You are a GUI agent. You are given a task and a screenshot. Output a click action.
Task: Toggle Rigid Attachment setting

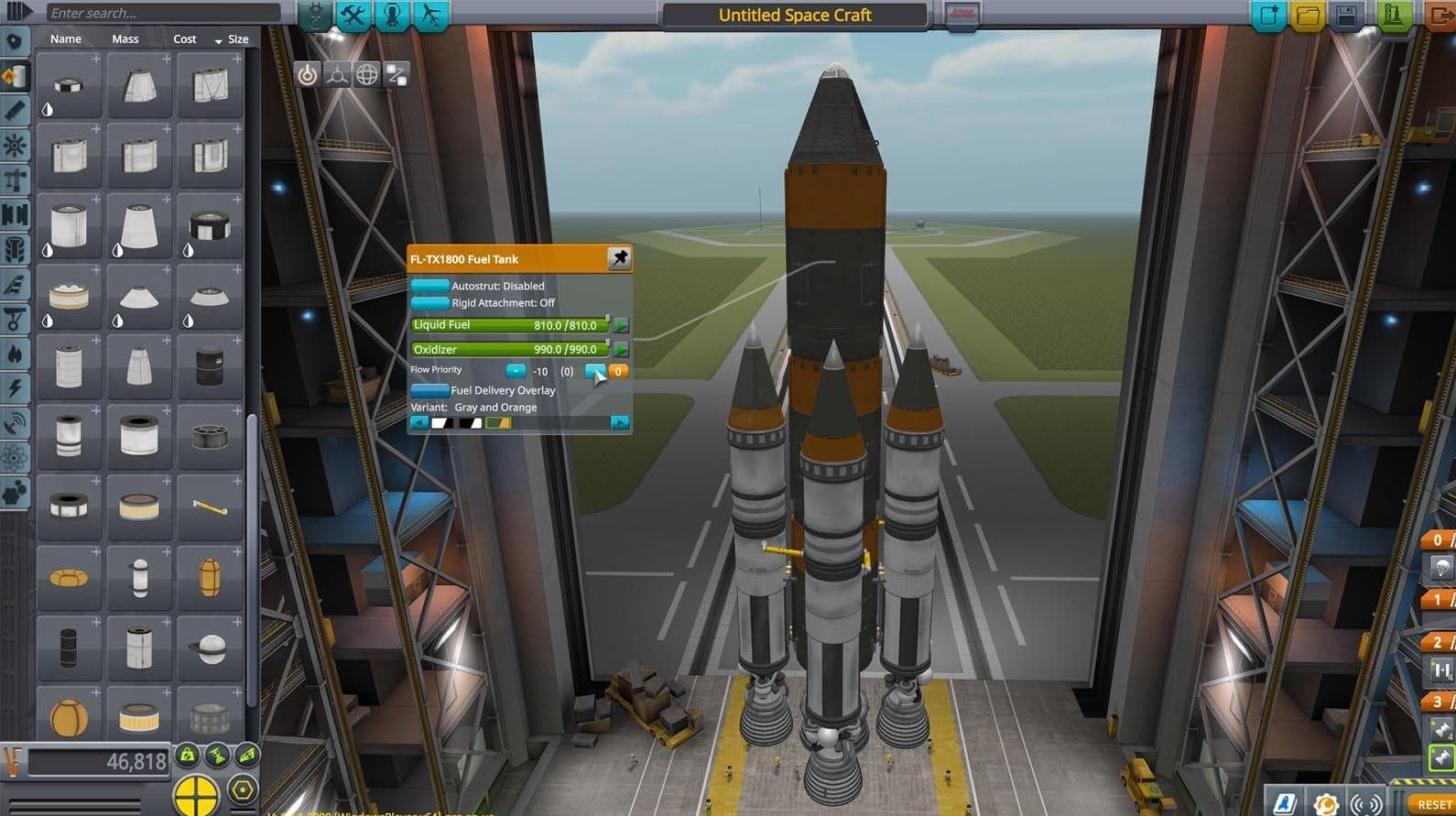point(429,303)
